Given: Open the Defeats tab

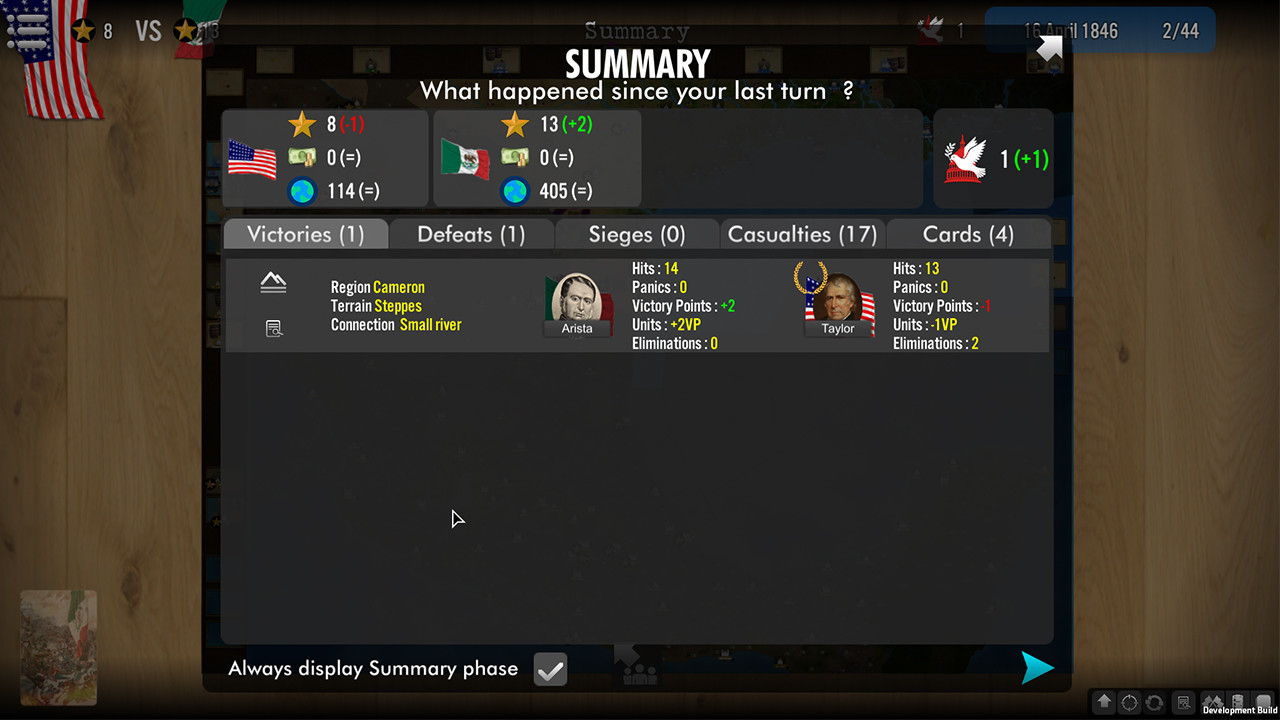Looking at the screenshot, I should 471,234.
